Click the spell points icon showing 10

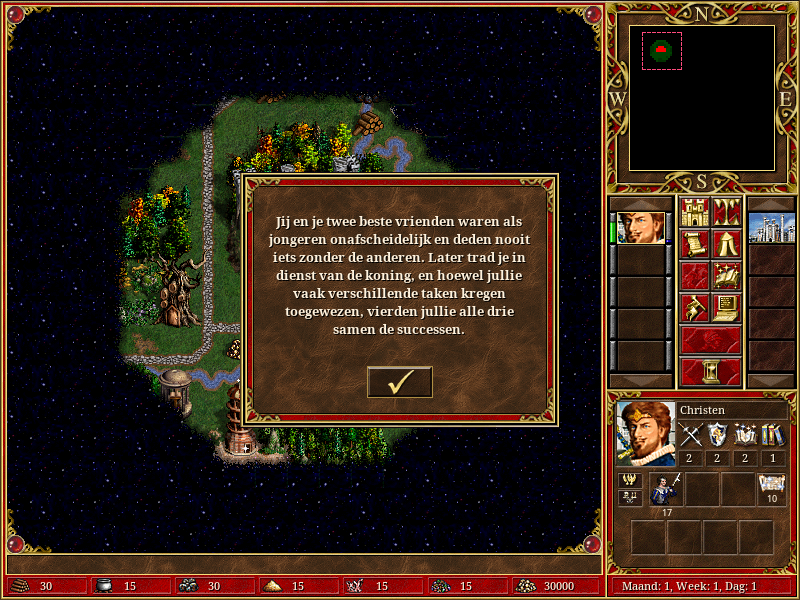point(771,485)
